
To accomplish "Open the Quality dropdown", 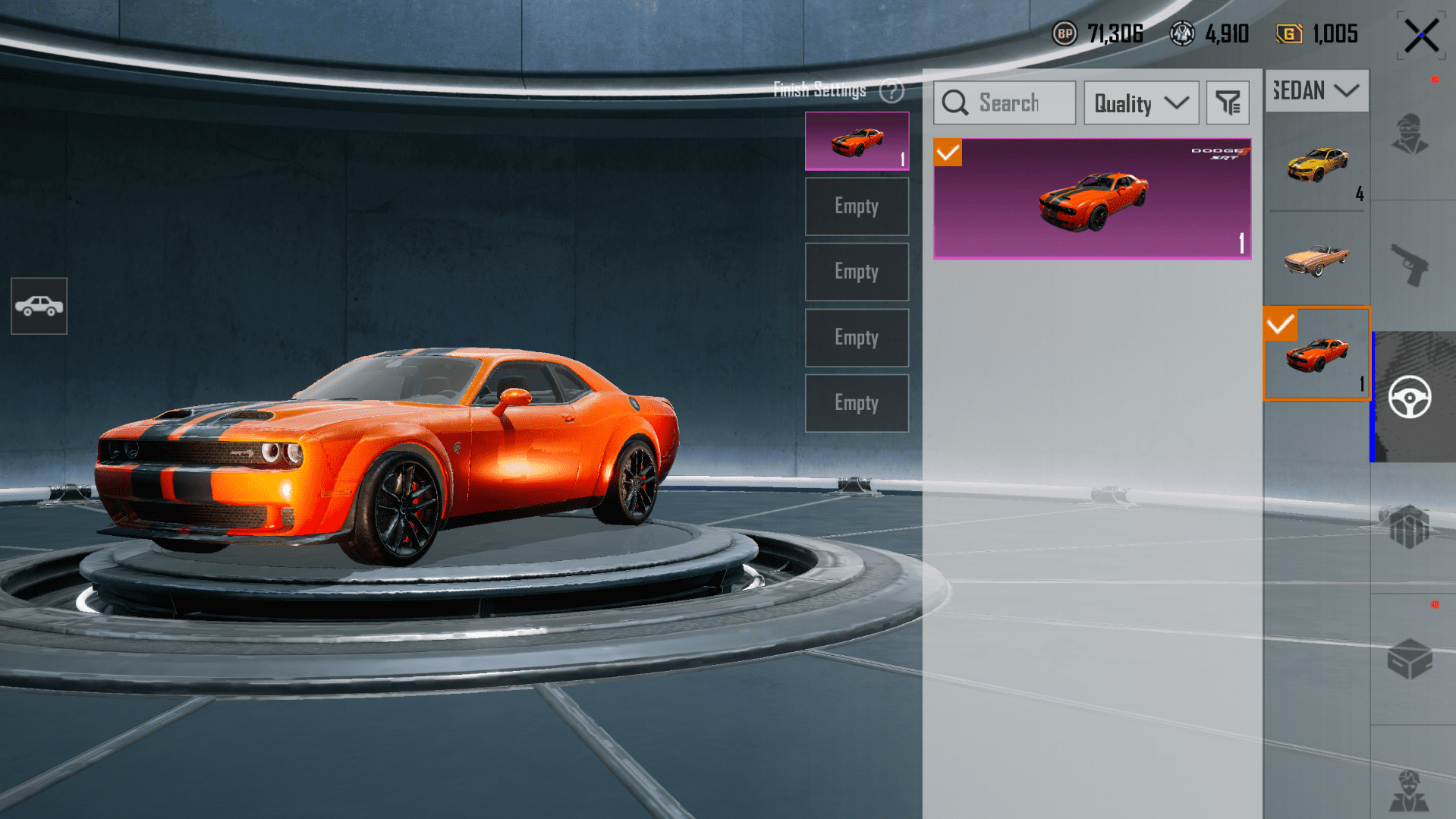I will pyautogui.click(x=1141, y=102).
